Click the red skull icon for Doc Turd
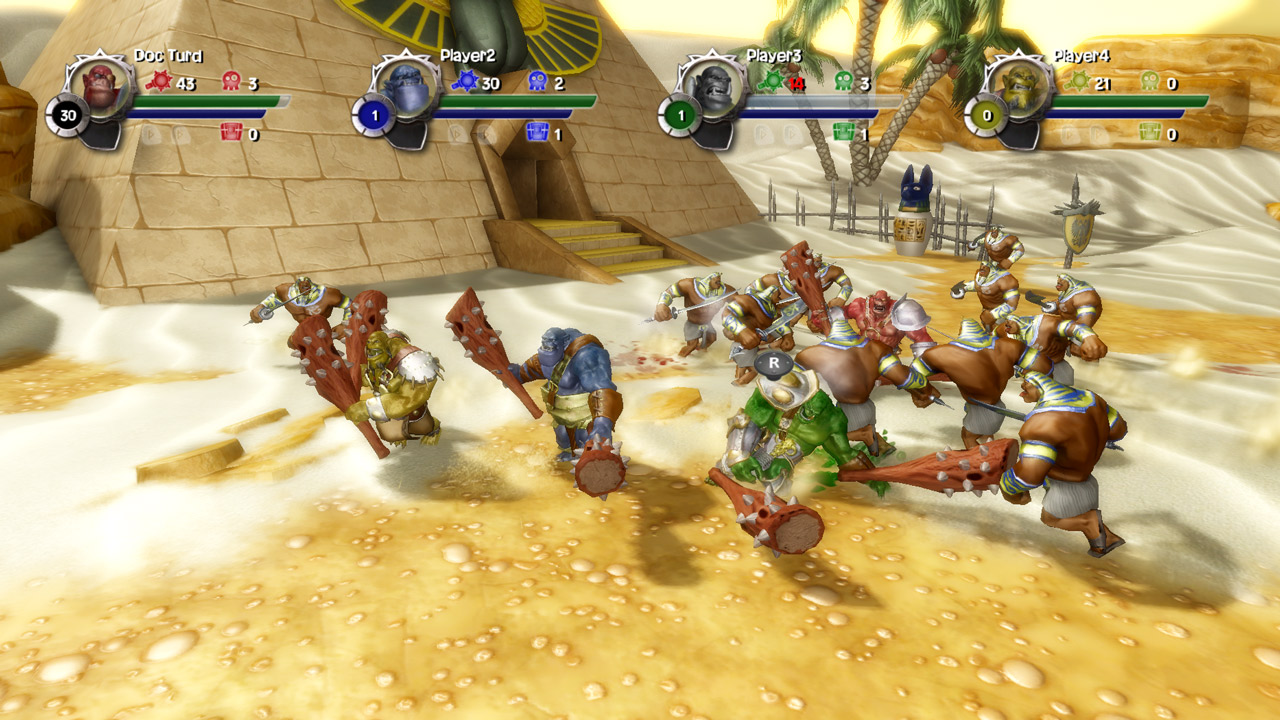This screenshot has width=1280, height=720. pos(231,82)
